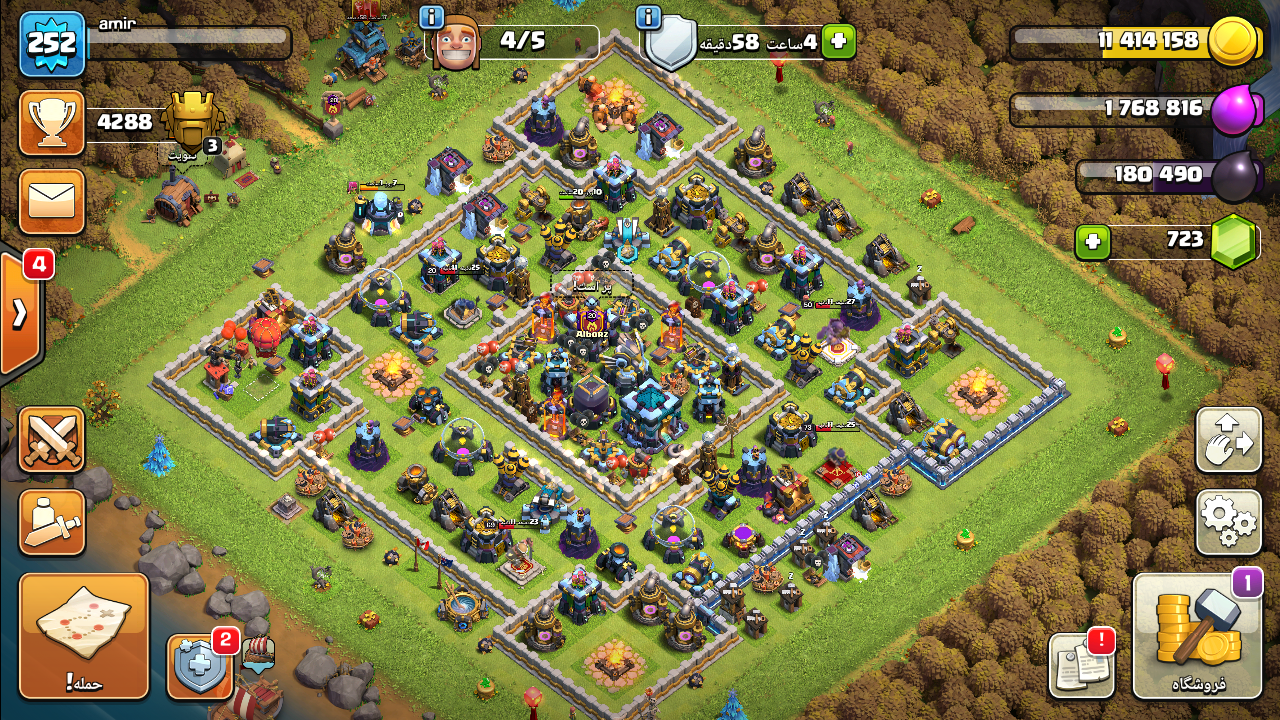Tap the pink elixir drop icon
This screenshot has width=1280, height=720.
(1232, 110)
